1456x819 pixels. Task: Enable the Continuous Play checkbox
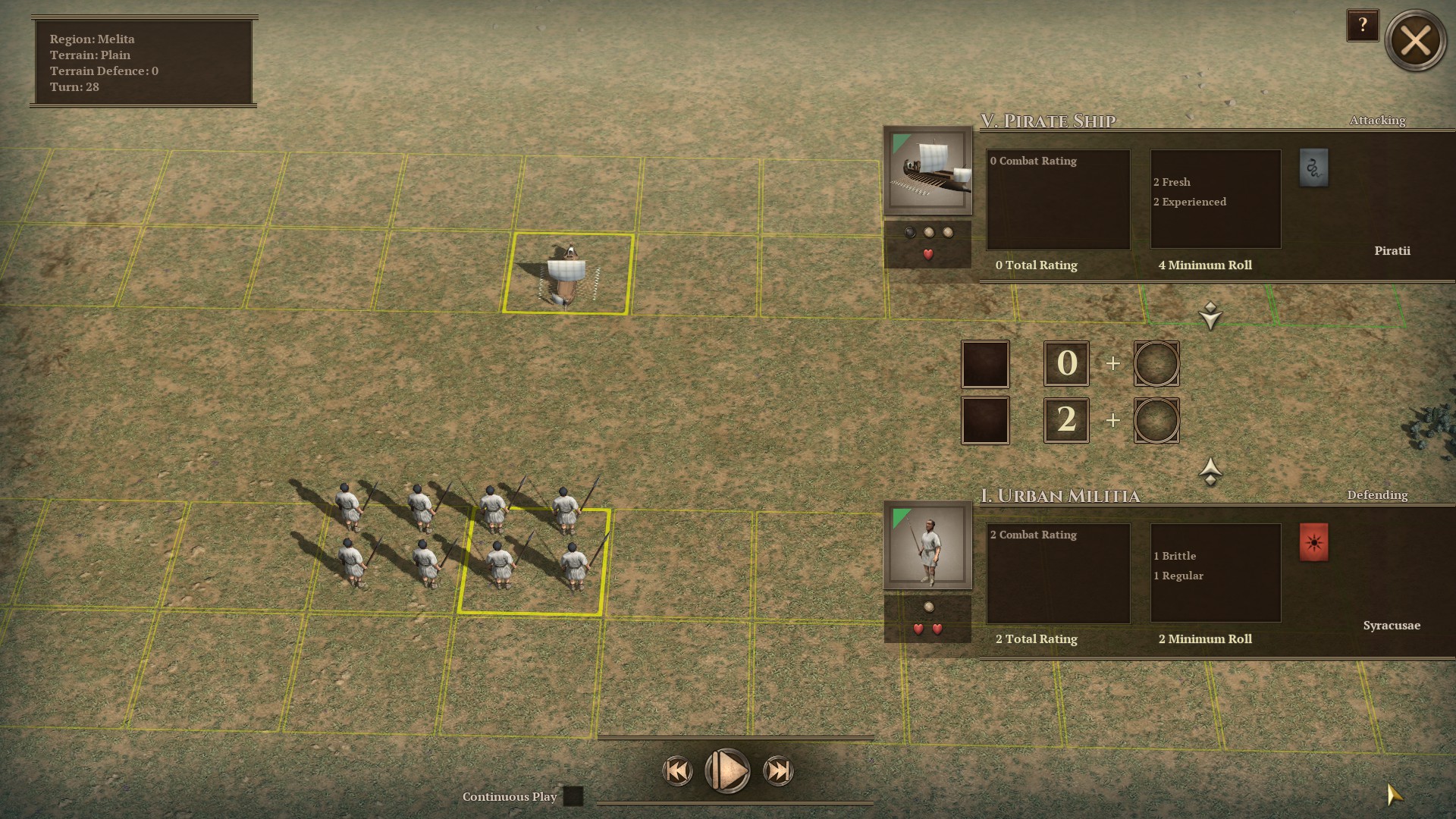[574, 797]
